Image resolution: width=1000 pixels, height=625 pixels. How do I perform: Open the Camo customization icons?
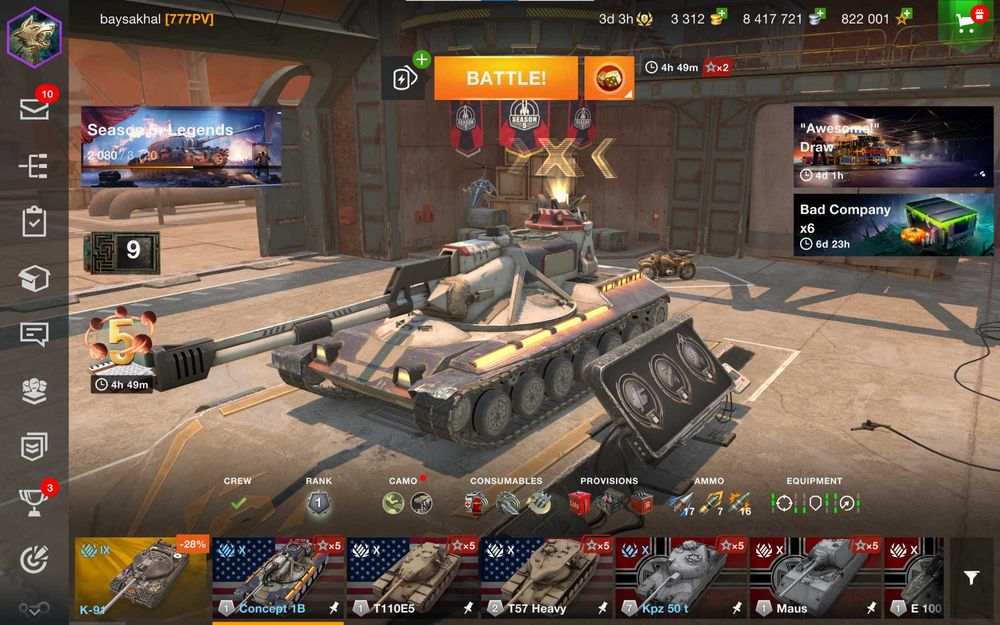click(x=406, y=503)
